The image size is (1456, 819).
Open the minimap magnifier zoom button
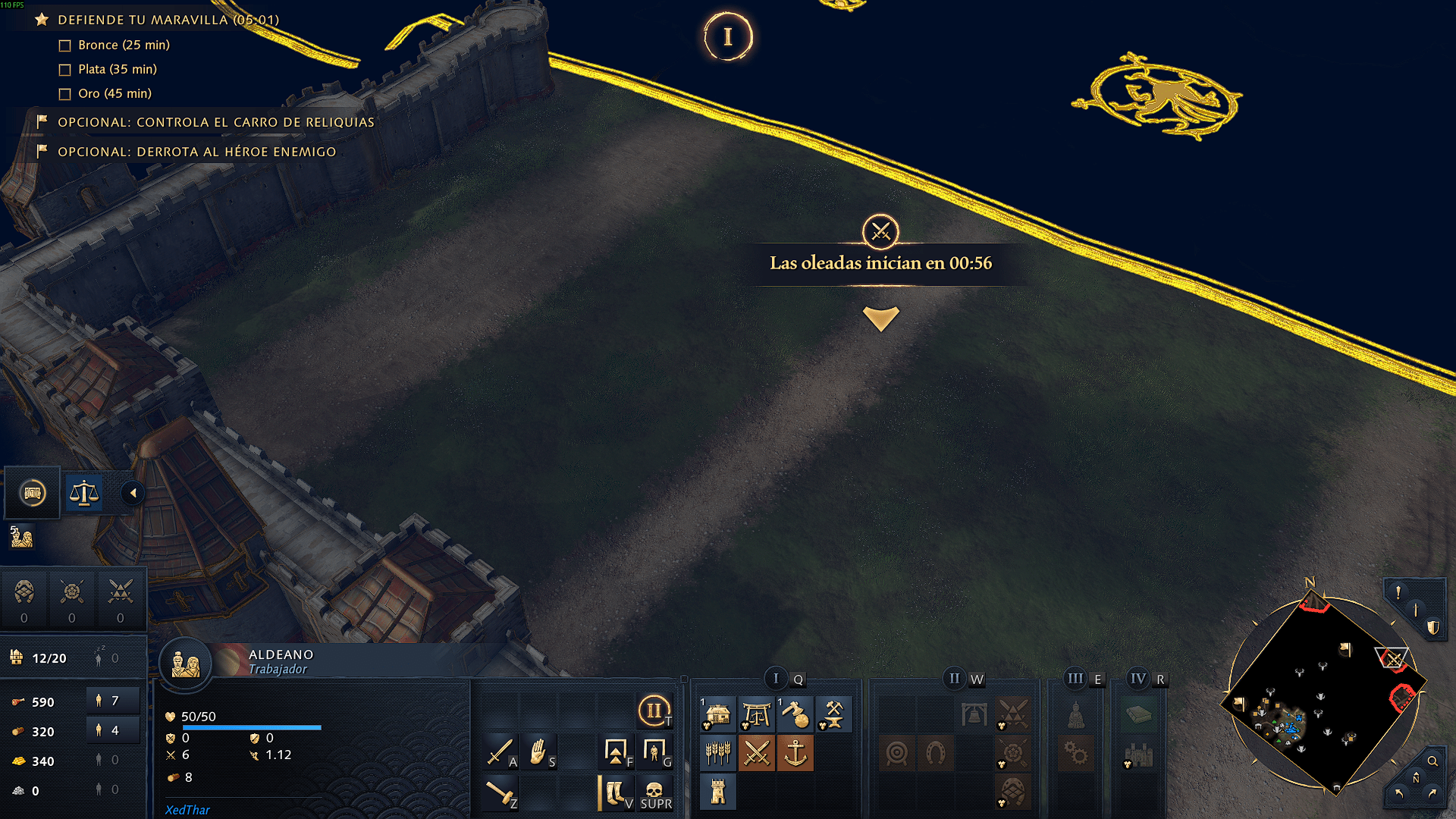point(1432,761)
